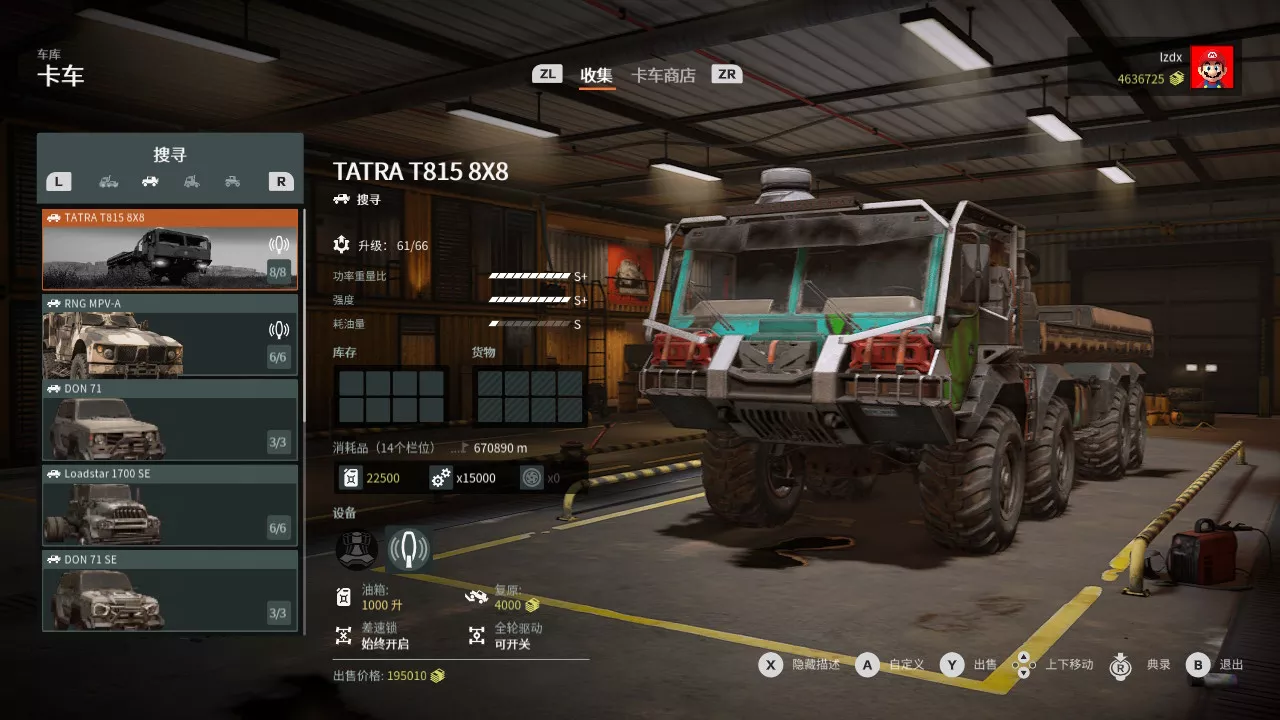Pick the Loadstar 1700 SE truck
Image resolution: width=1280 pixels, height=720 pixels.
coord(170,505)
